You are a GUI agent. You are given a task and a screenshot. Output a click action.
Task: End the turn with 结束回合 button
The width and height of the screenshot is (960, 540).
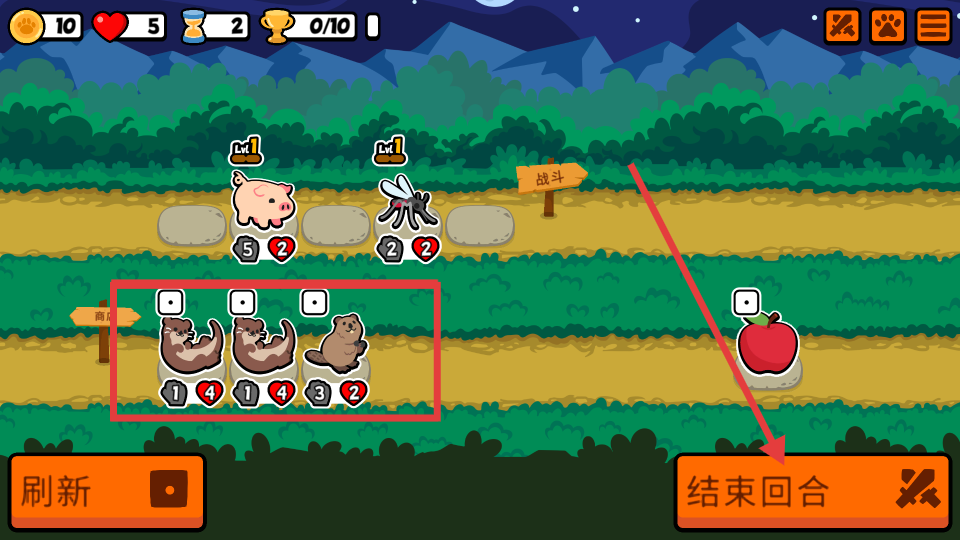[x=812, y=491]
